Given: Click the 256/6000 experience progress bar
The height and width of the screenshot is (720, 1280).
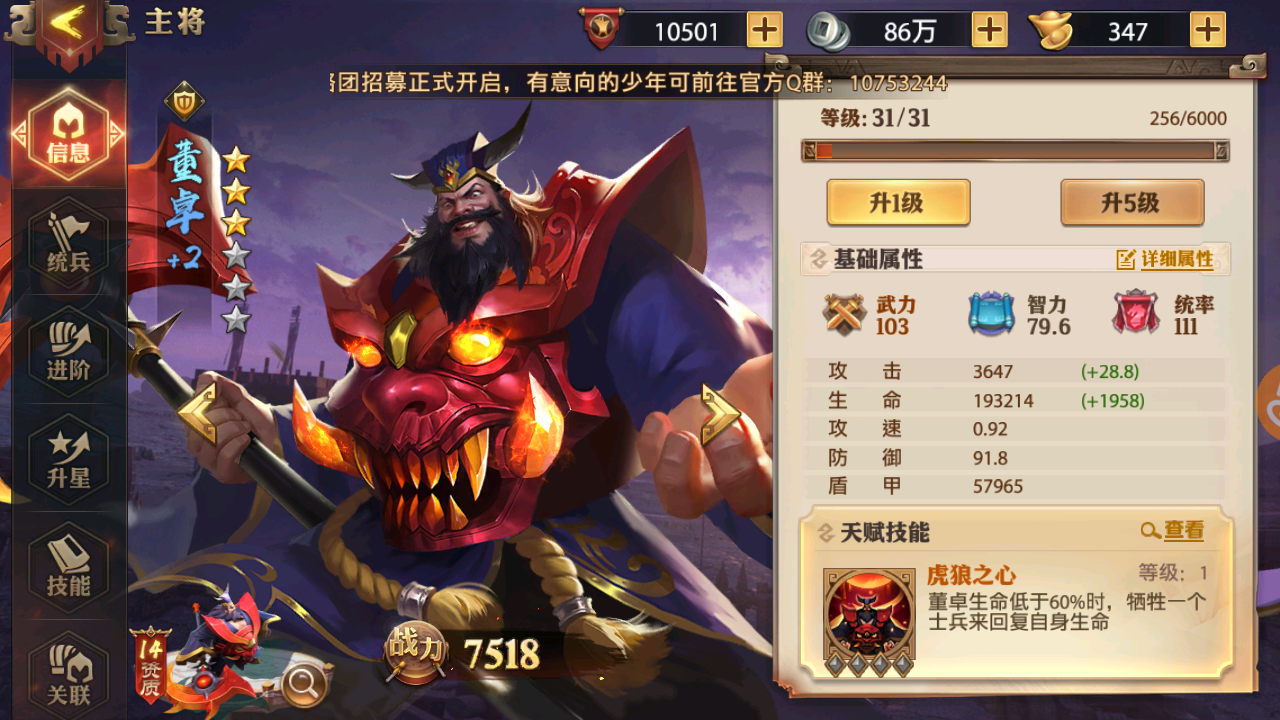Looking at the screenshot, I should tap(1013, 152).
